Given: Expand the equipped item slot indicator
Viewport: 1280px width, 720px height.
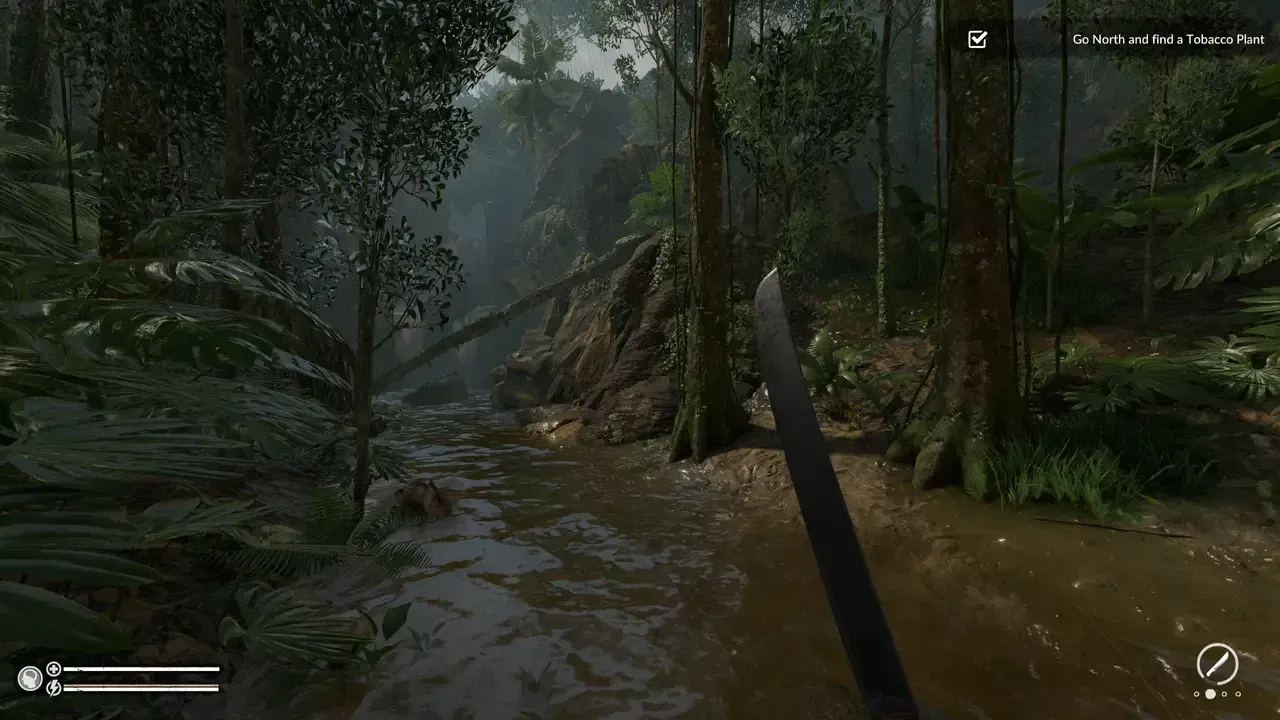Looking at the screenshot, I should [1217, 663].
